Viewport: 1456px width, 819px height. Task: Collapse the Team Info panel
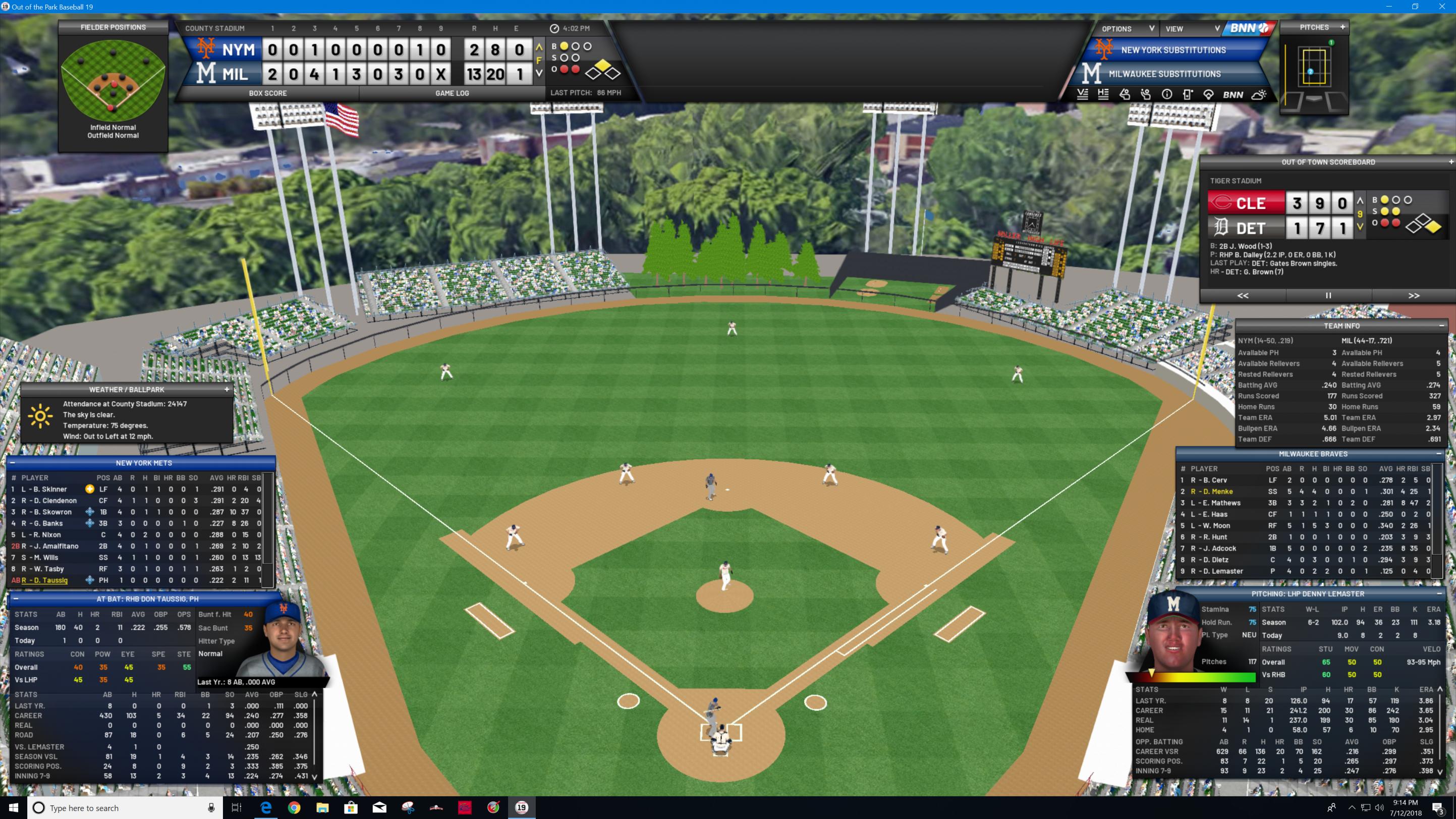click(x=1441, y=325)
